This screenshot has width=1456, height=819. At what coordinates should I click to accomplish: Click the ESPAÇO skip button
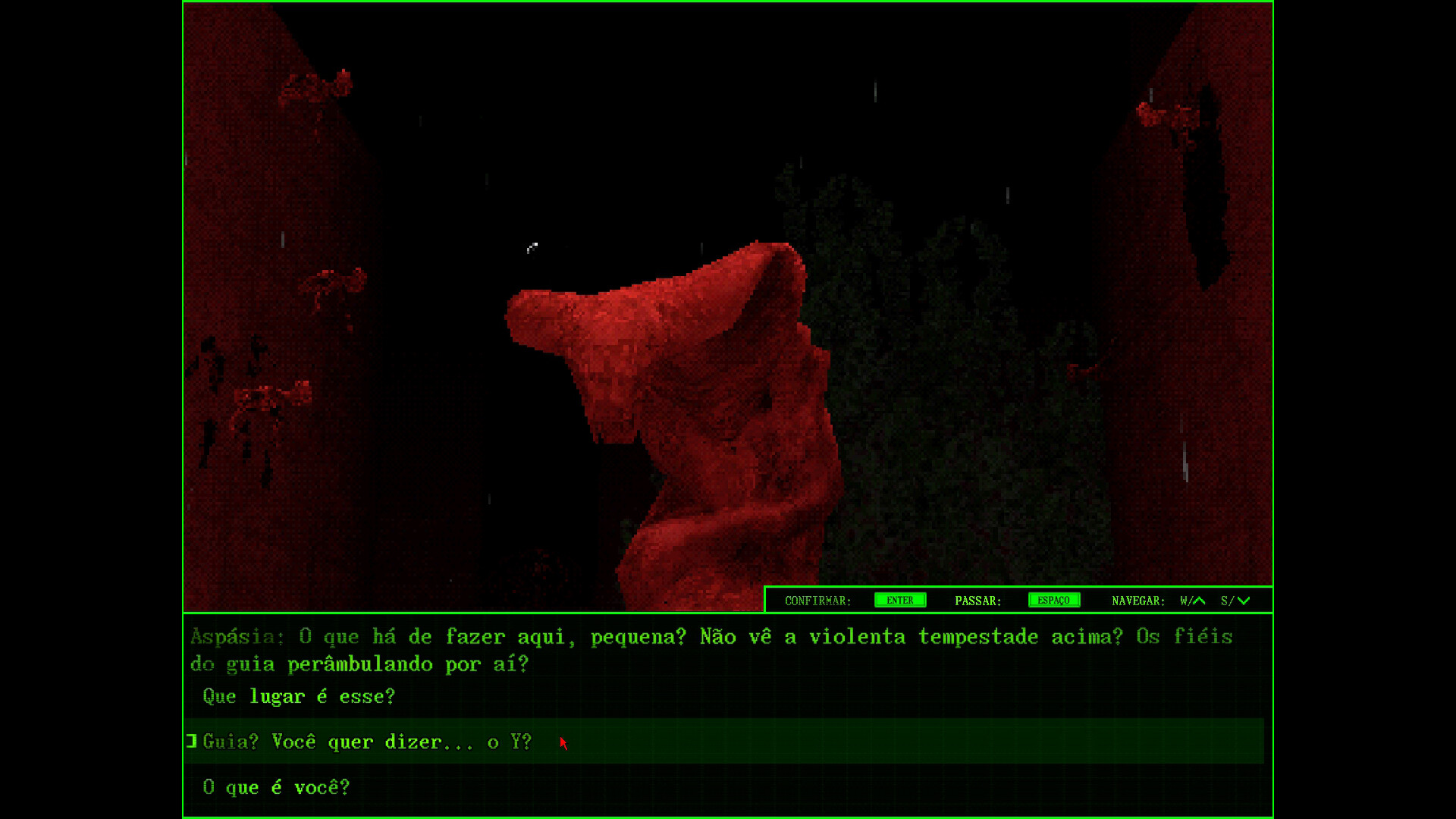(x=1054, y=600)
